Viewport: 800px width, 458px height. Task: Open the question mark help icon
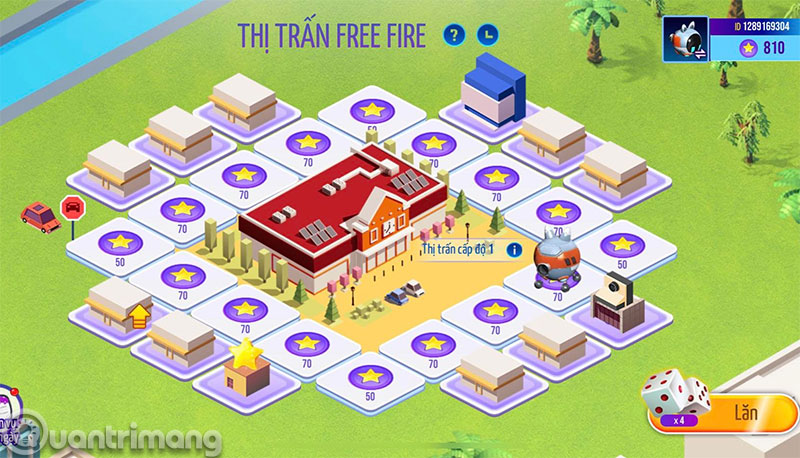(456, 36)
